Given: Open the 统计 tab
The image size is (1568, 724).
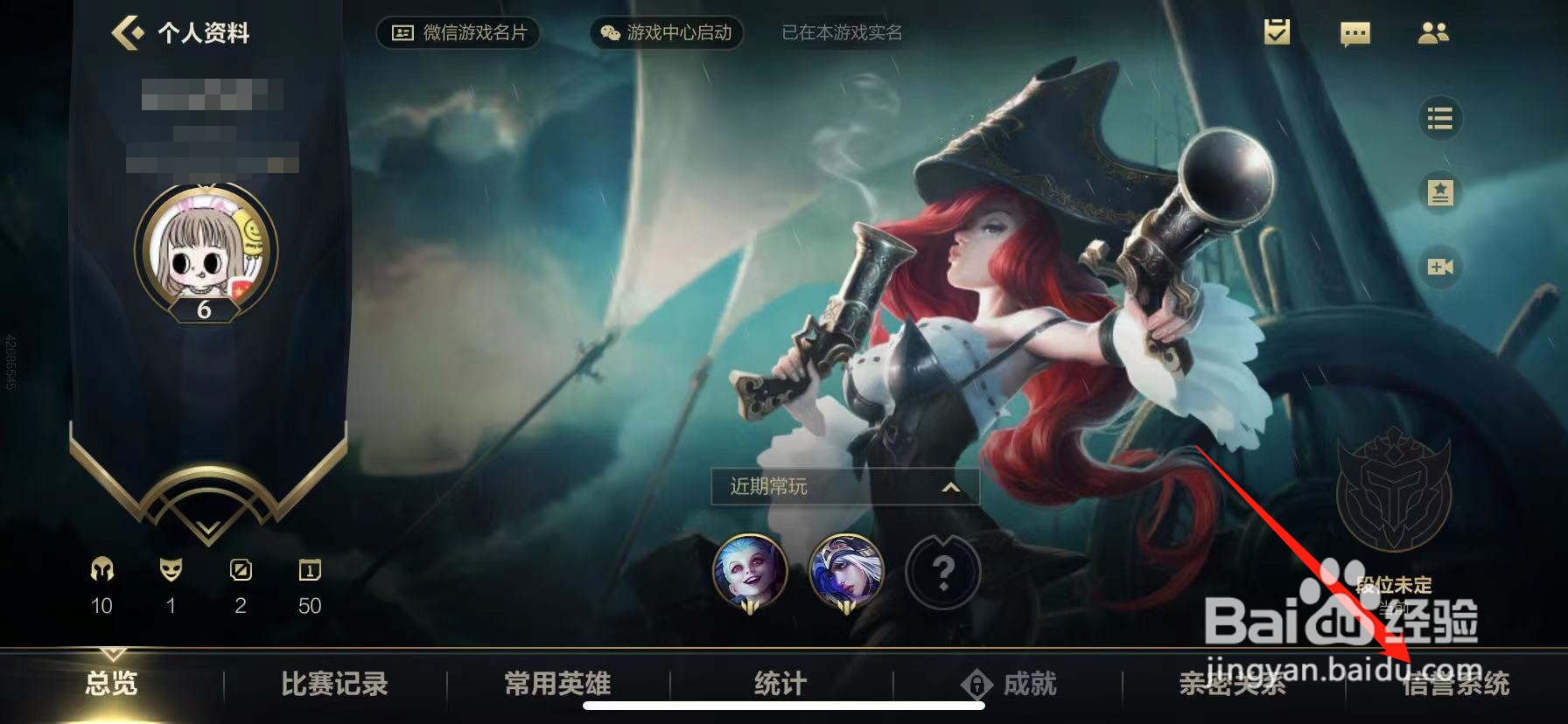Looking at the screenshot, I should (x=777, y=686).
